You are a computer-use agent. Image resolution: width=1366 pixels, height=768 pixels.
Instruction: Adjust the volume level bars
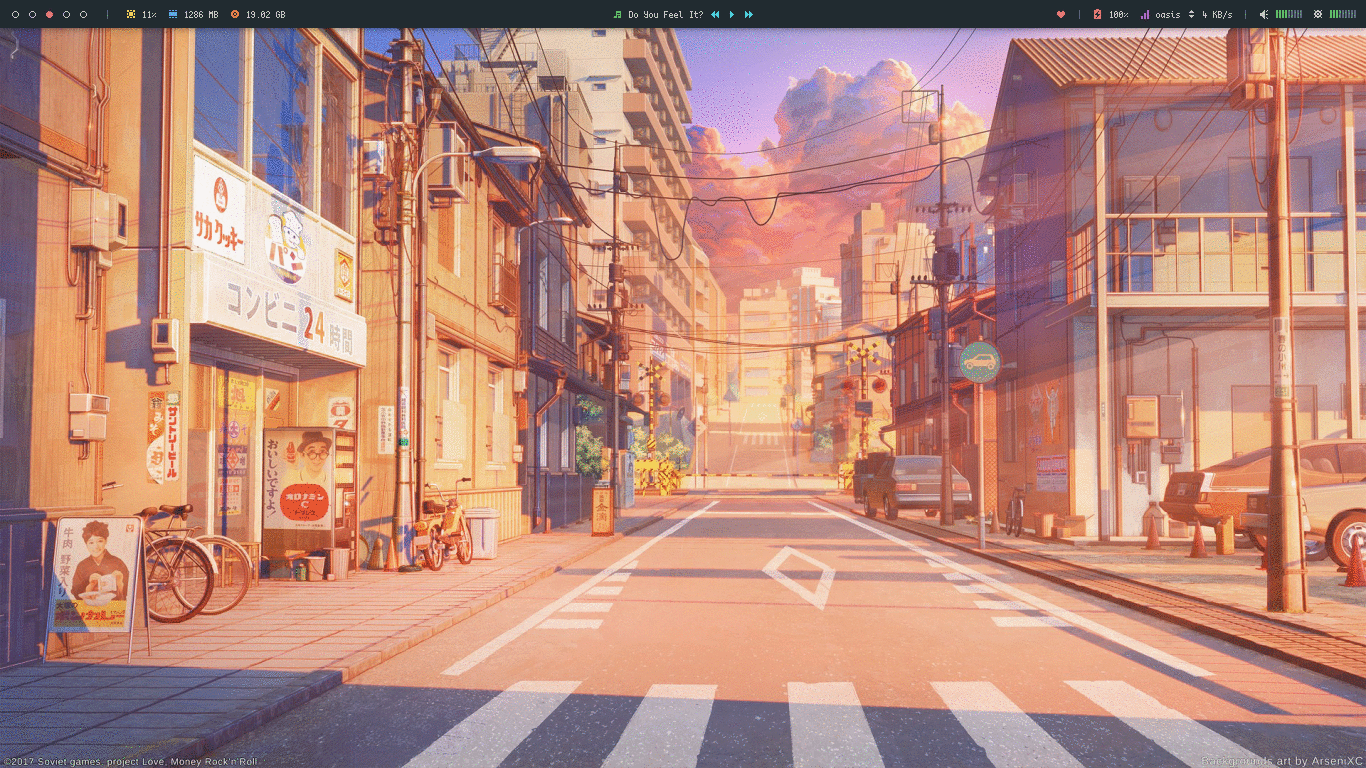(1288, 14)
